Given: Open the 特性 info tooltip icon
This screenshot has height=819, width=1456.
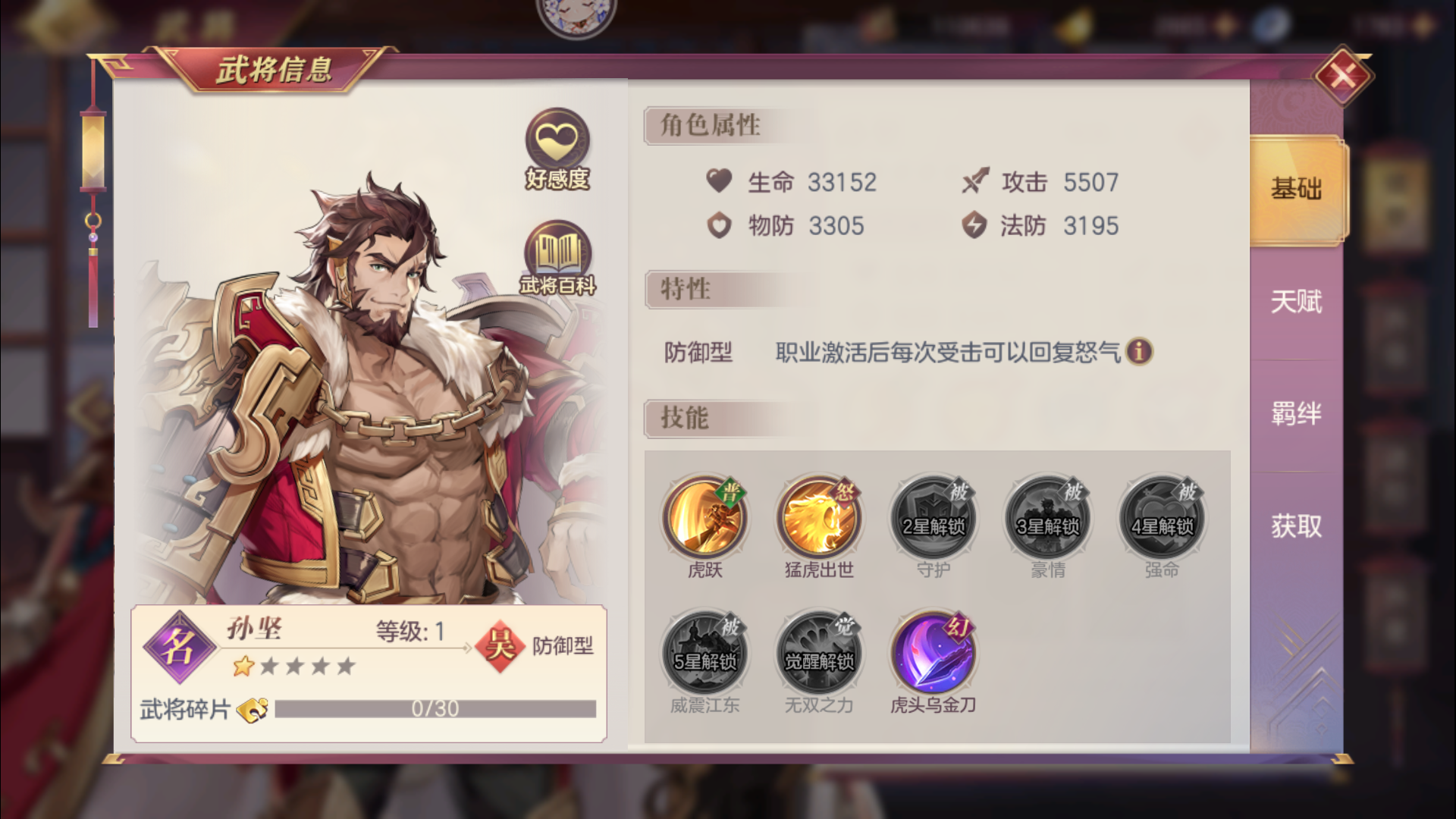Looking at the screenshot, I should click(1139, 353).
